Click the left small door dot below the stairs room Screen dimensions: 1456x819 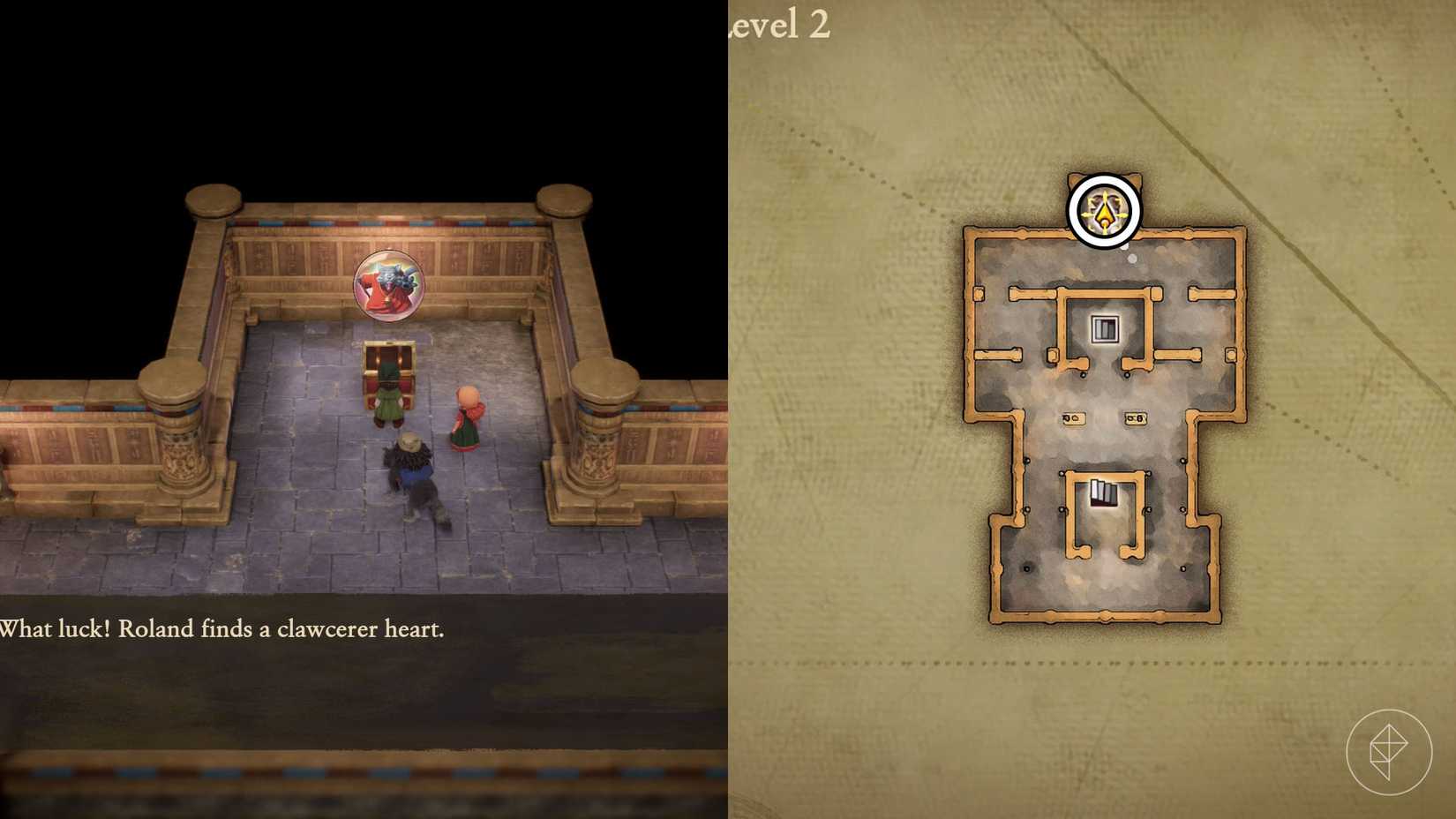(1083, 375)
